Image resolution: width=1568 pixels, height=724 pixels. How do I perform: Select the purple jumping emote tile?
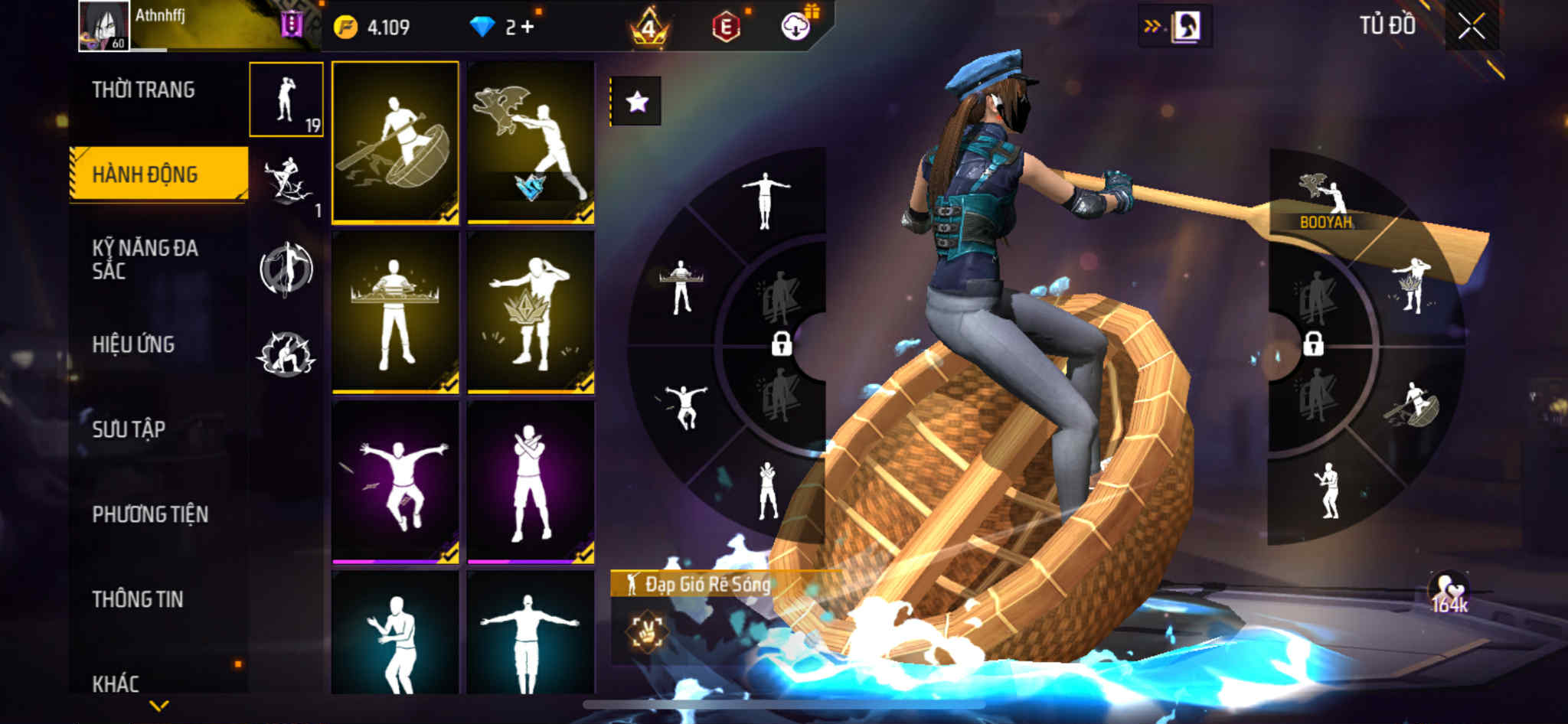pos(395,482)
